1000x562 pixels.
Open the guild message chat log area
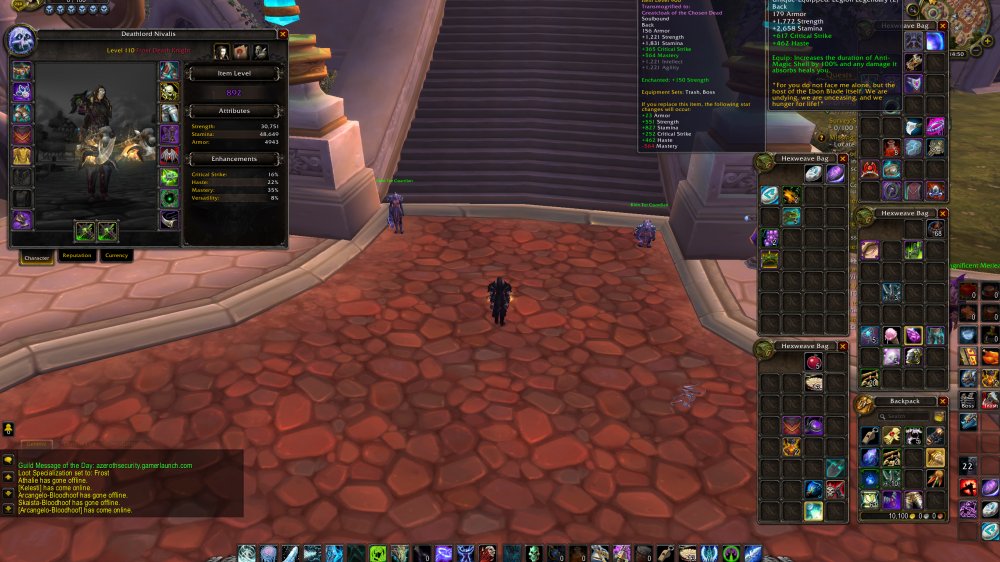click(122, 482)
